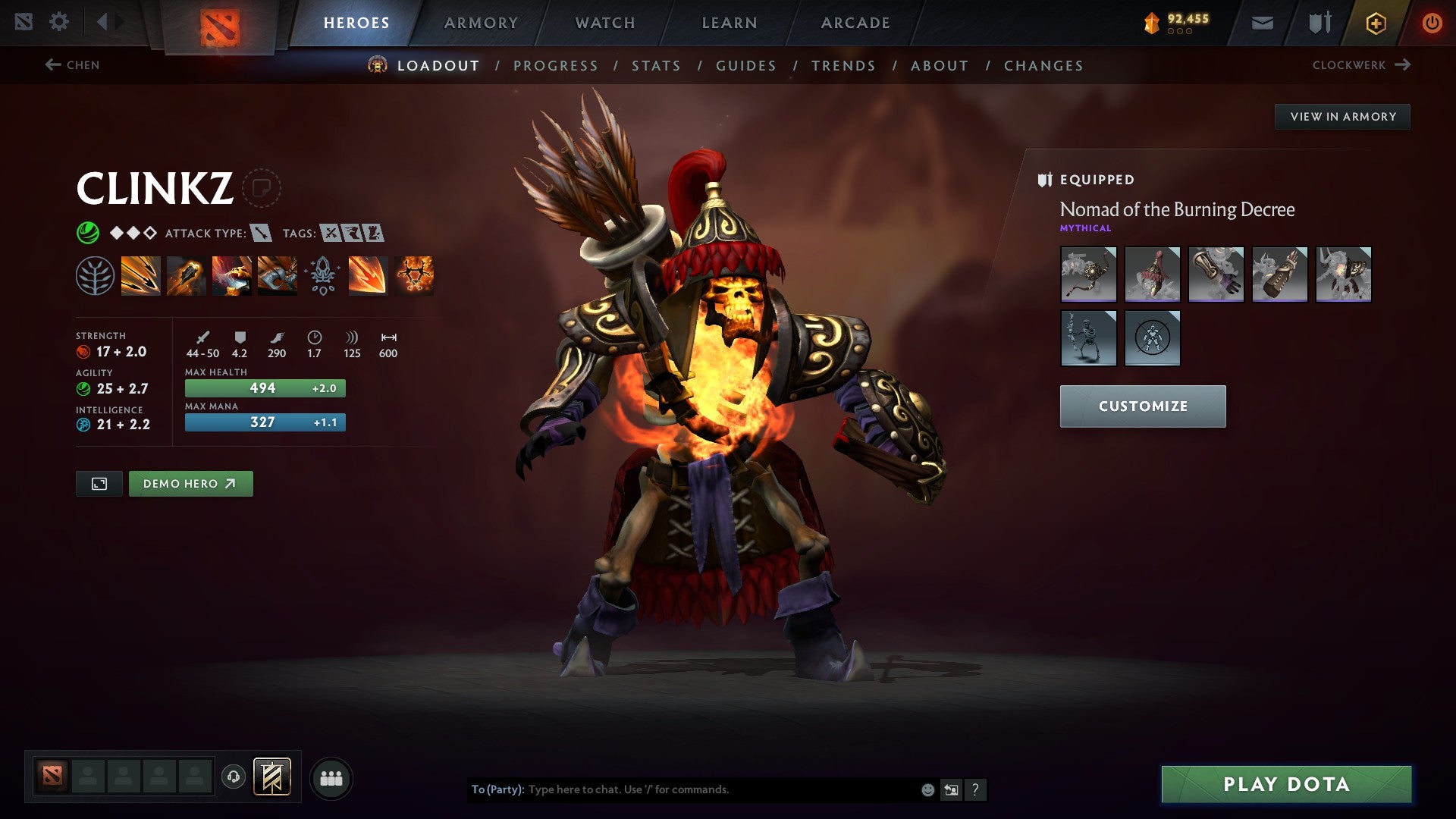Open the guild banner icon near party slots
The width and height of the screenshot is (1456, 819).
point(271,777)
